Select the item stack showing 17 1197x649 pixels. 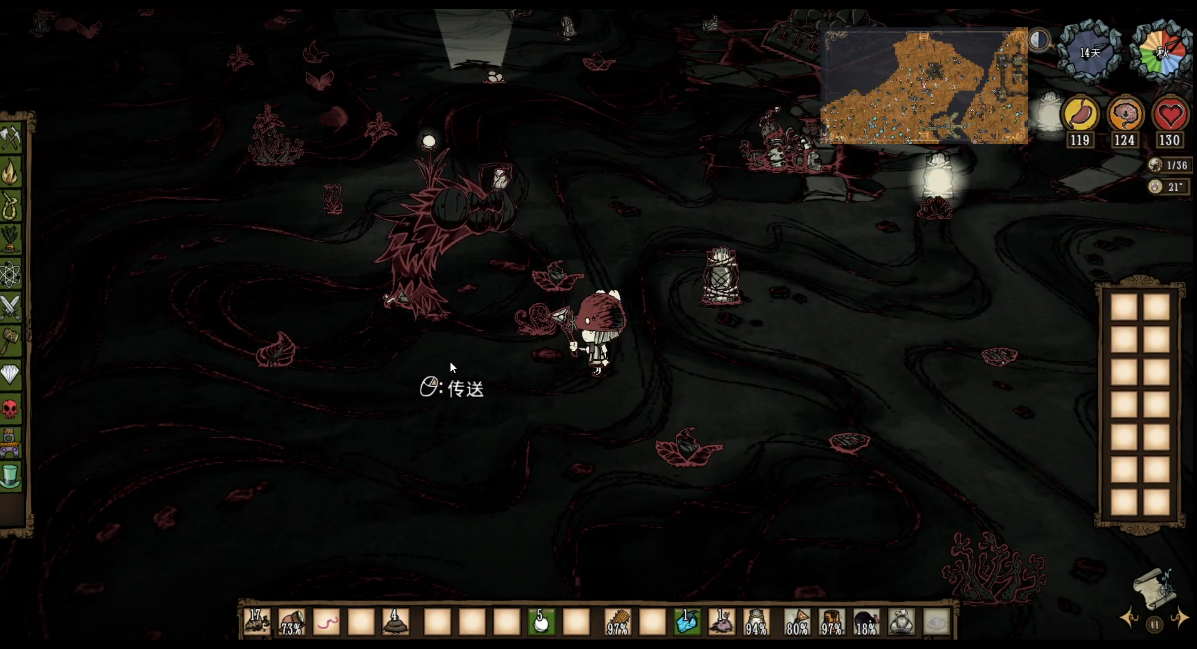coord(257,622)
